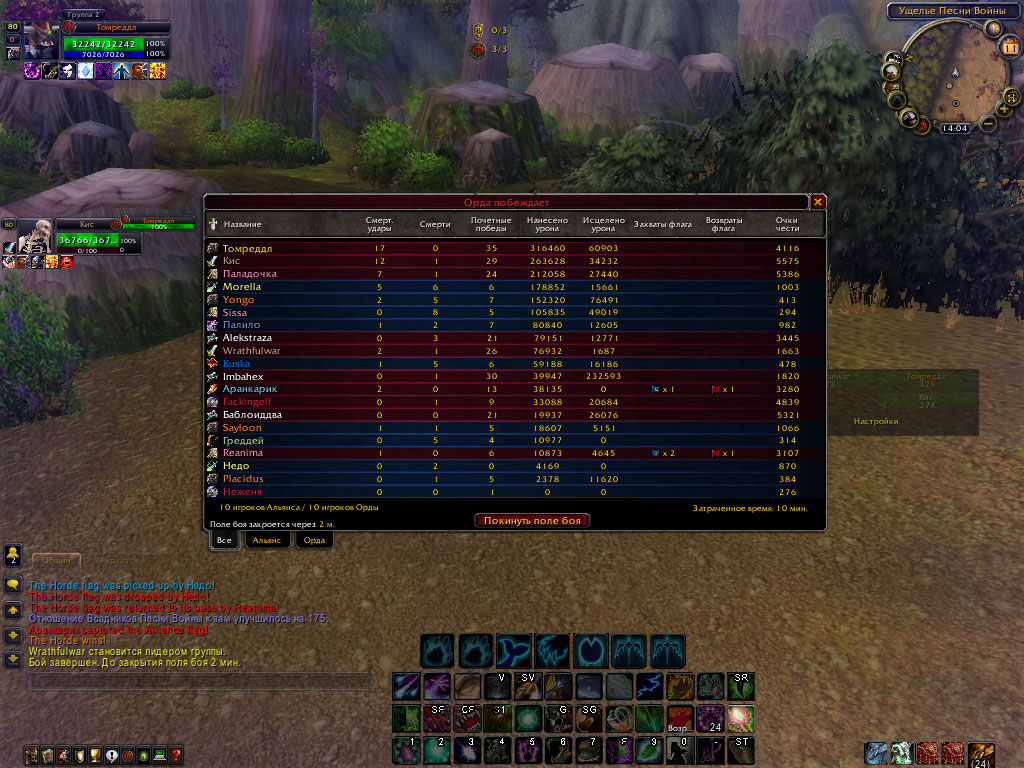Open the chat menu speech bubble button
The width and height of the screenshot is (1024, 768).
pos(13,583)
